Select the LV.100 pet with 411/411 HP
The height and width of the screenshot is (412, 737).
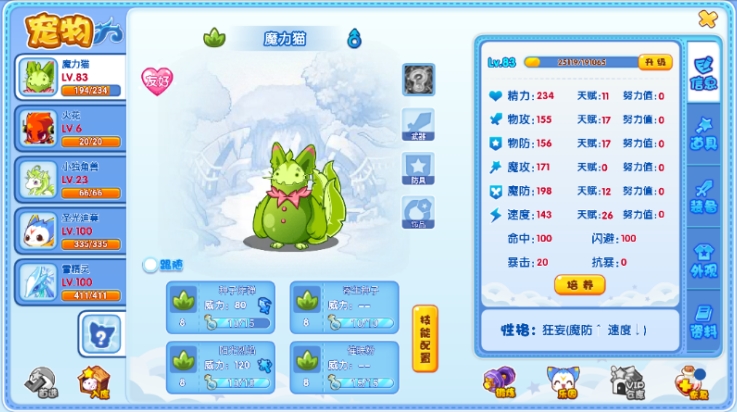pos(68,281)
